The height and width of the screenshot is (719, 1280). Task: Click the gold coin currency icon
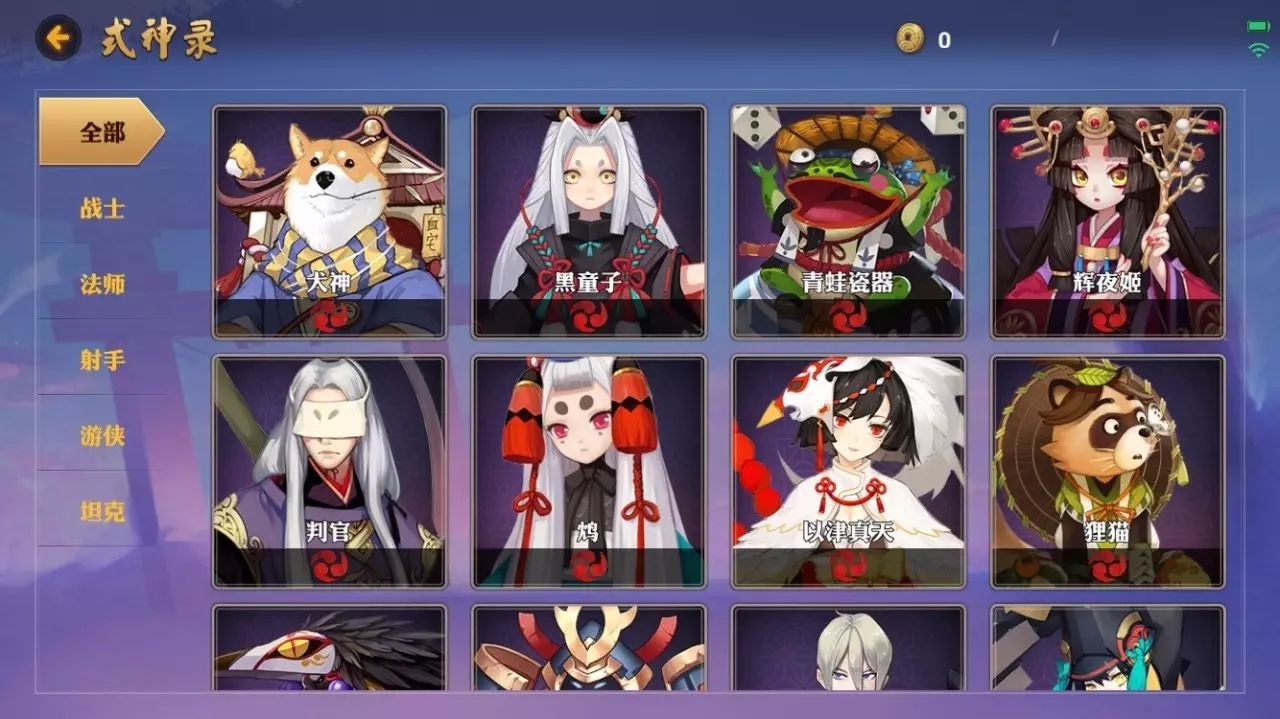910,39
